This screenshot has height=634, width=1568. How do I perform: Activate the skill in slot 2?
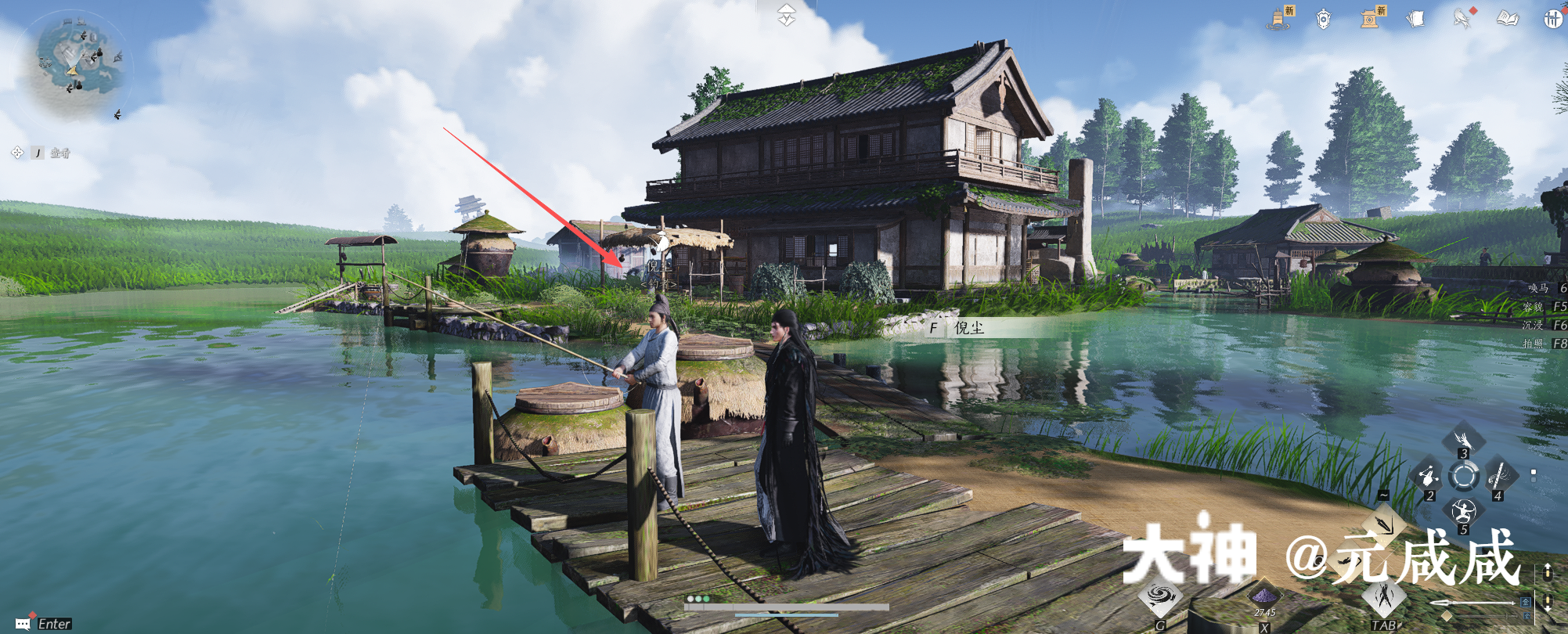coord(1428,474)
